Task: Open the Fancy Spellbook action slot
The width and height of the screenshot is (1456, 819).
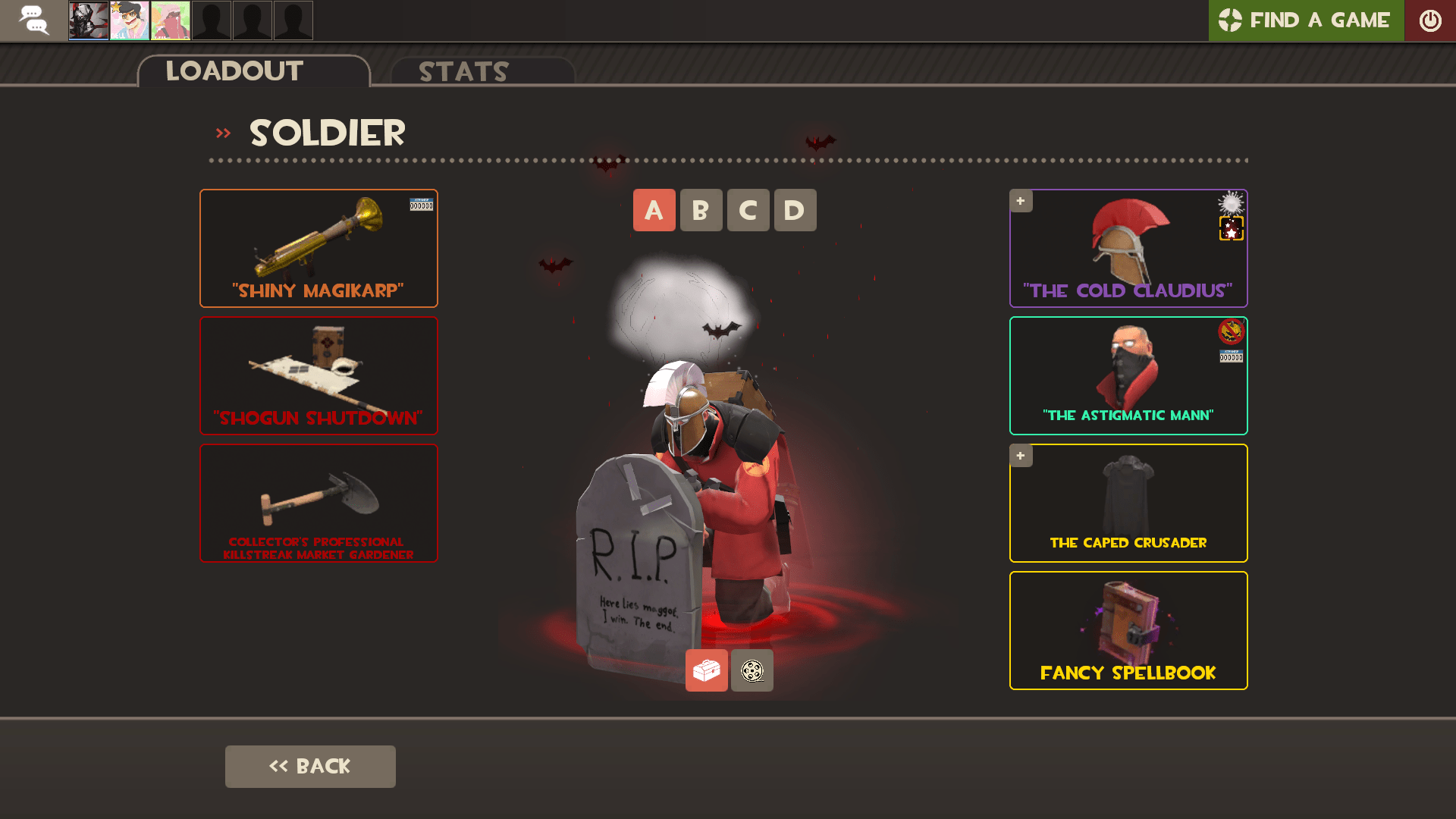Action: pos(1128,630)
